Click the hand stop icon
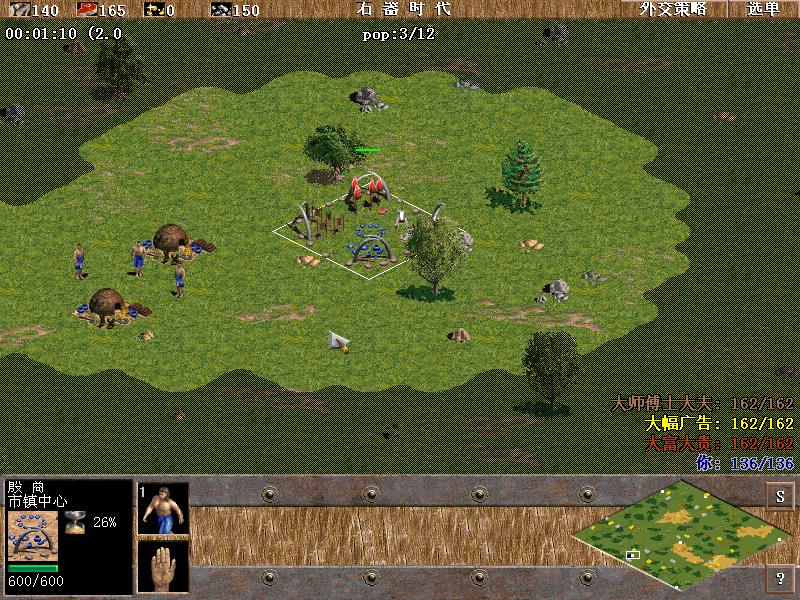 tap(164, 565)
